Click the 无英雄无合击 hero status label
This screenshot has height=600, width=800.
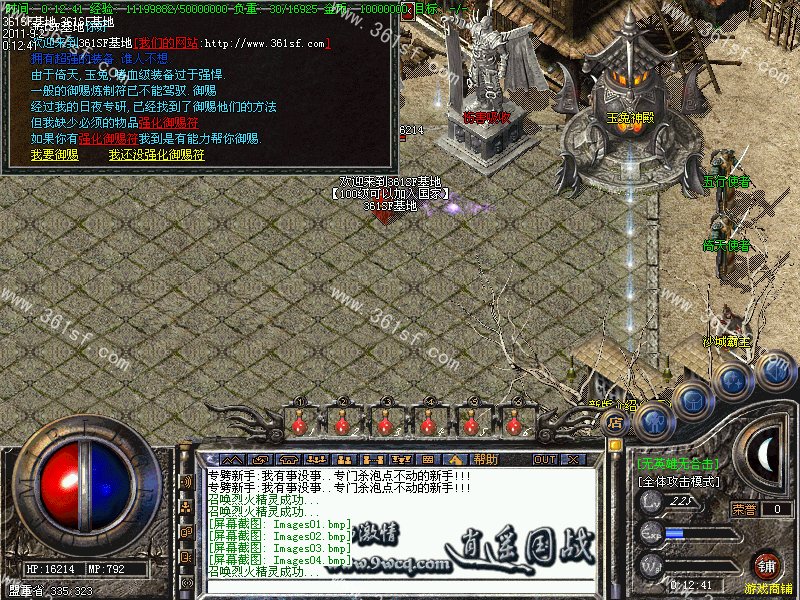tap(679, 463)
